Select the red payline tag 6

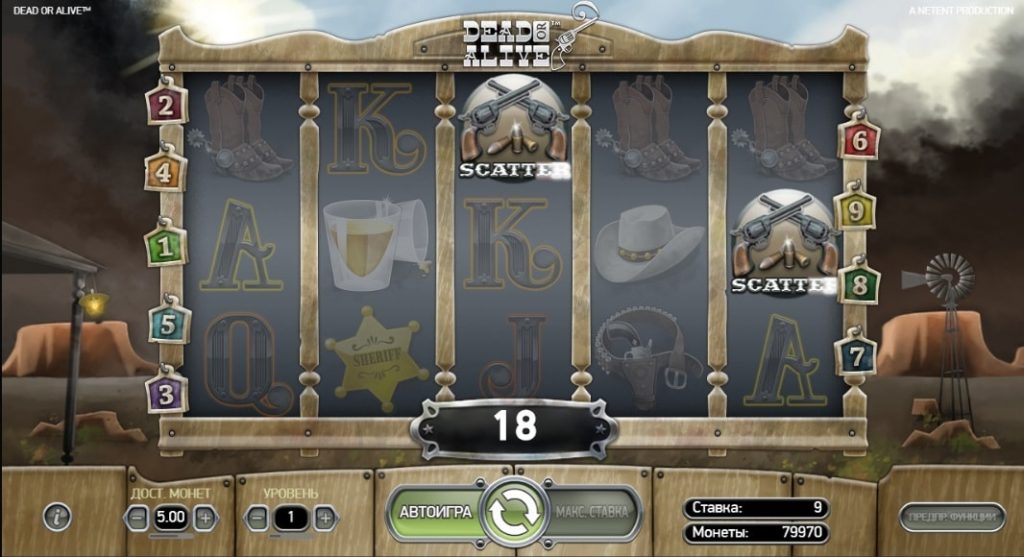coord(859,141)
